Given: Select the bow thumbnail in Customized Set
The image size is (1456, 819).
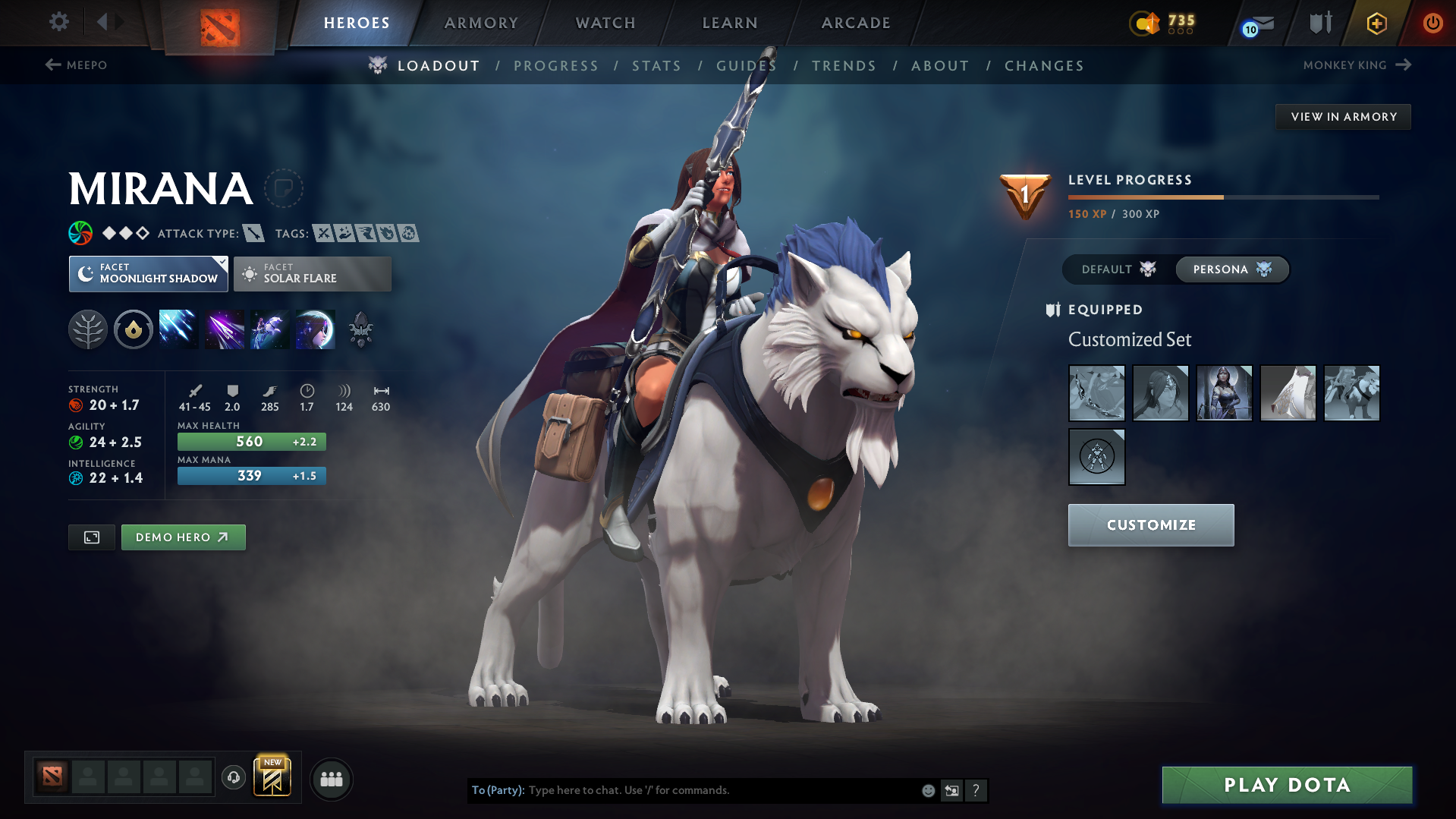Looking at the screenshot, I should click(x=1096, y=393).
